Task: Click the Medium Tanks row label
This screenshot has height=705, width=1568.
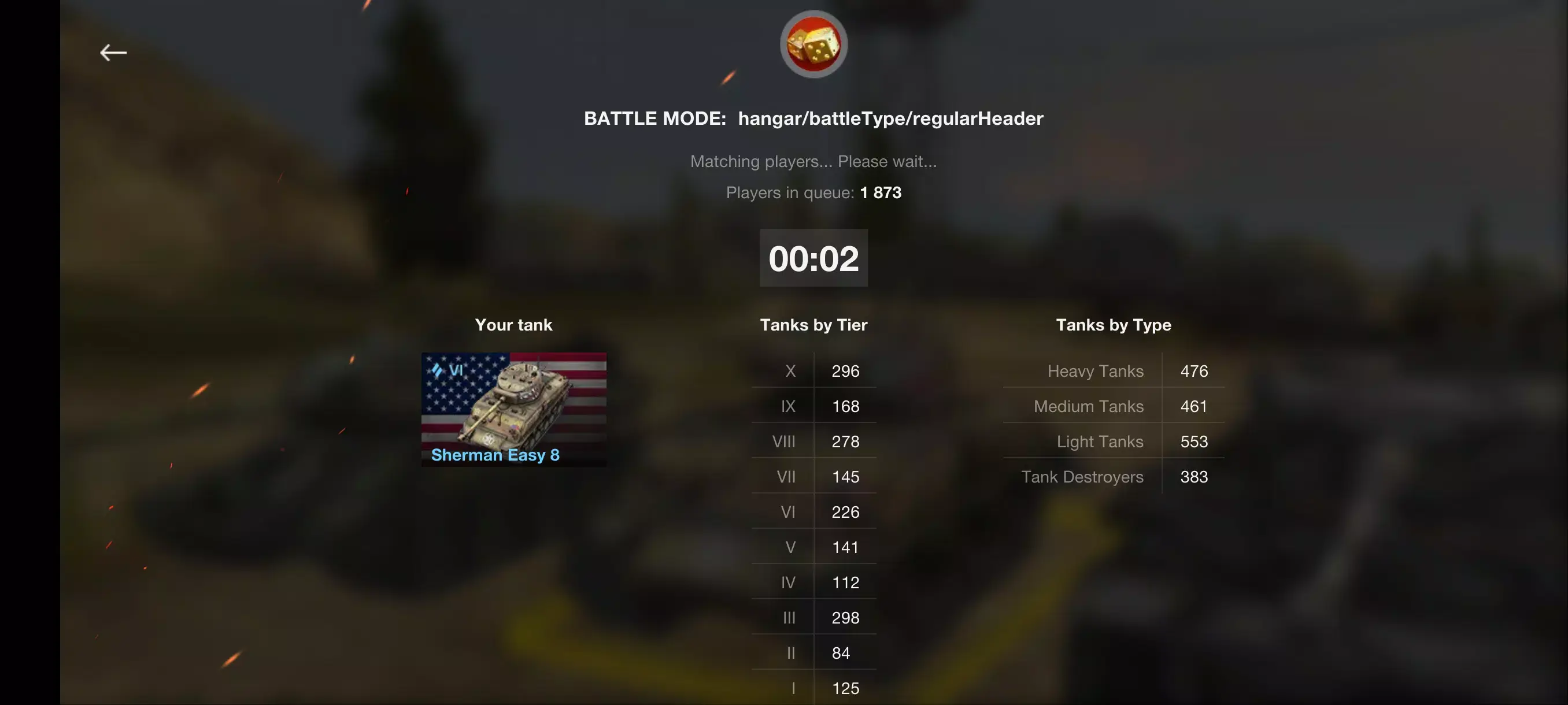Action: pyautogui.click(x=1088, y=406)
